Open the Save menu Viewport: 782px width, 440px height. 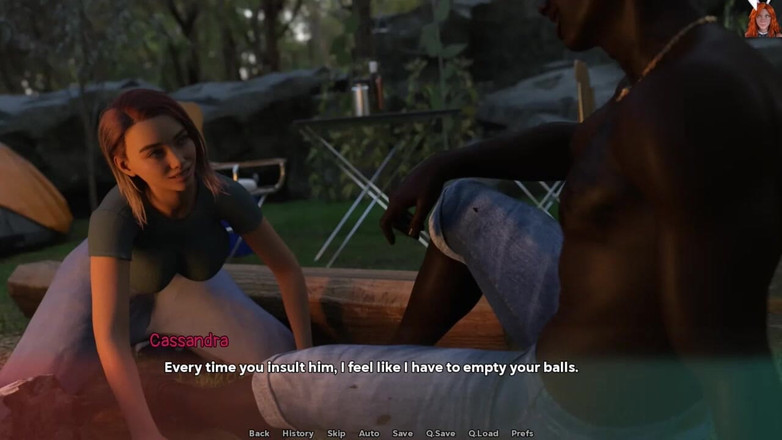(x=402, y=433)
